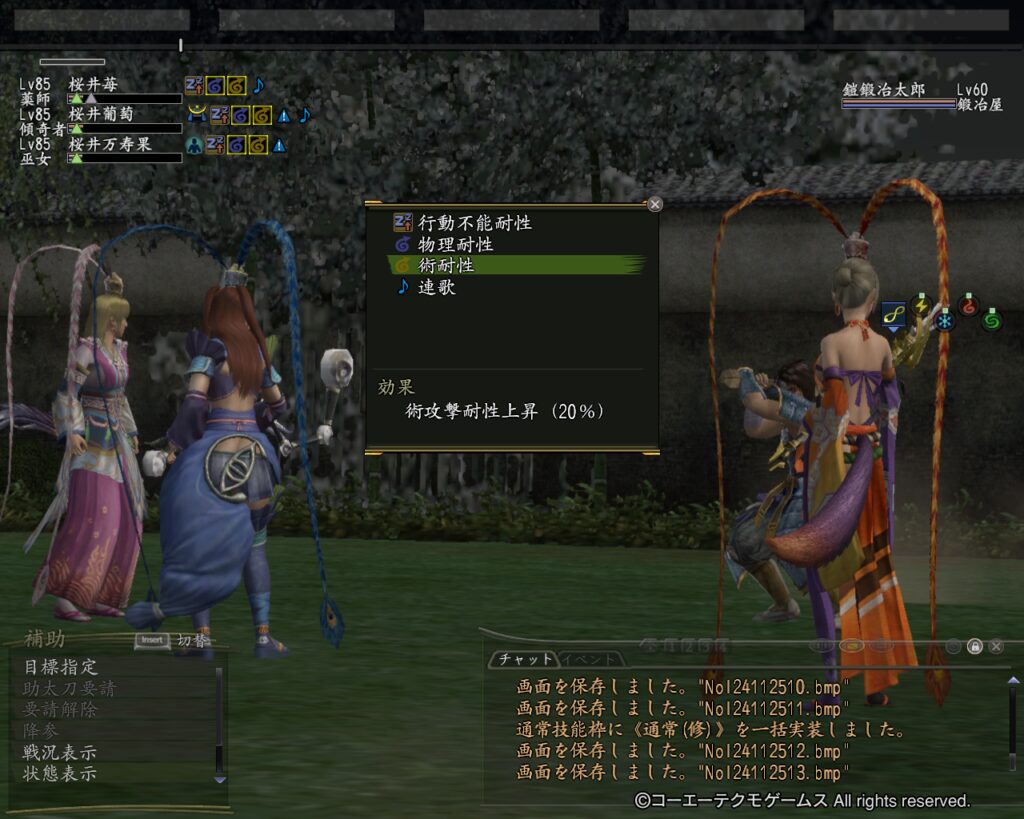Click the 補助 menu scroll-down arrow

220,778
